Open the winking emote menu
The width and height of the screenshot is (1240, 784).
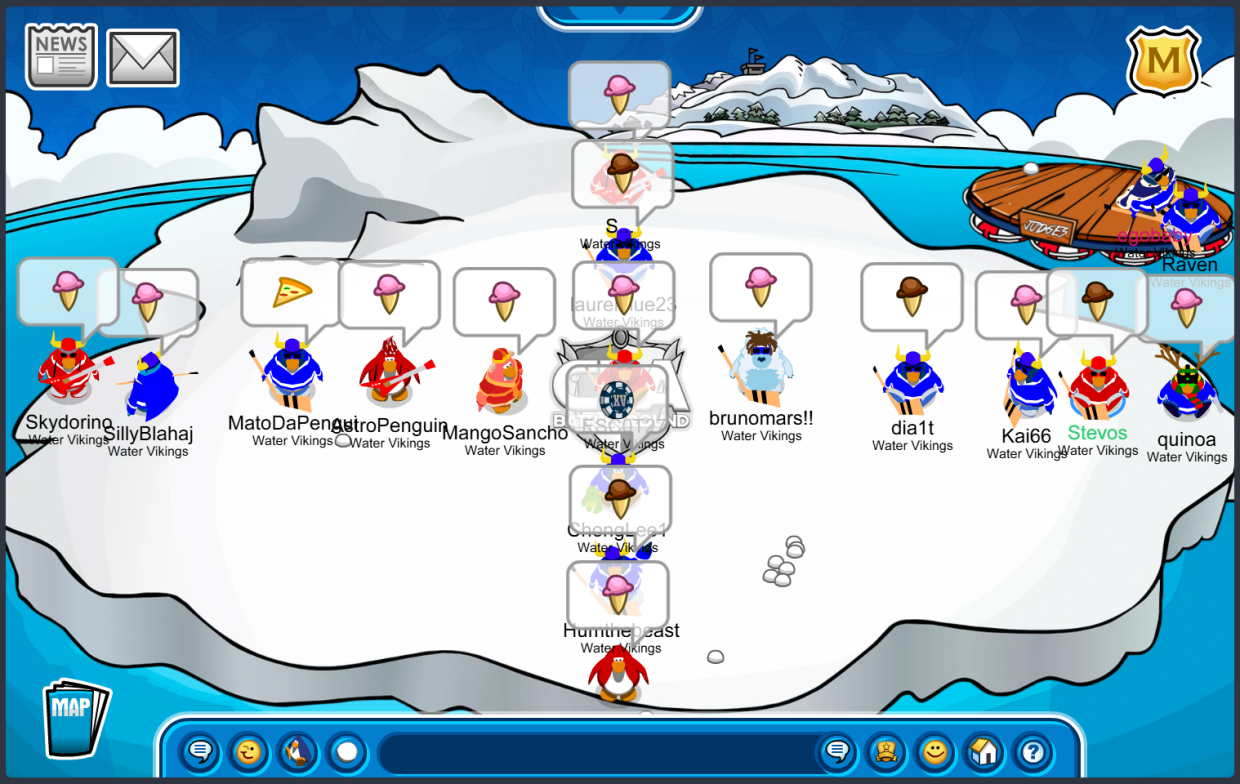[248, 751]
